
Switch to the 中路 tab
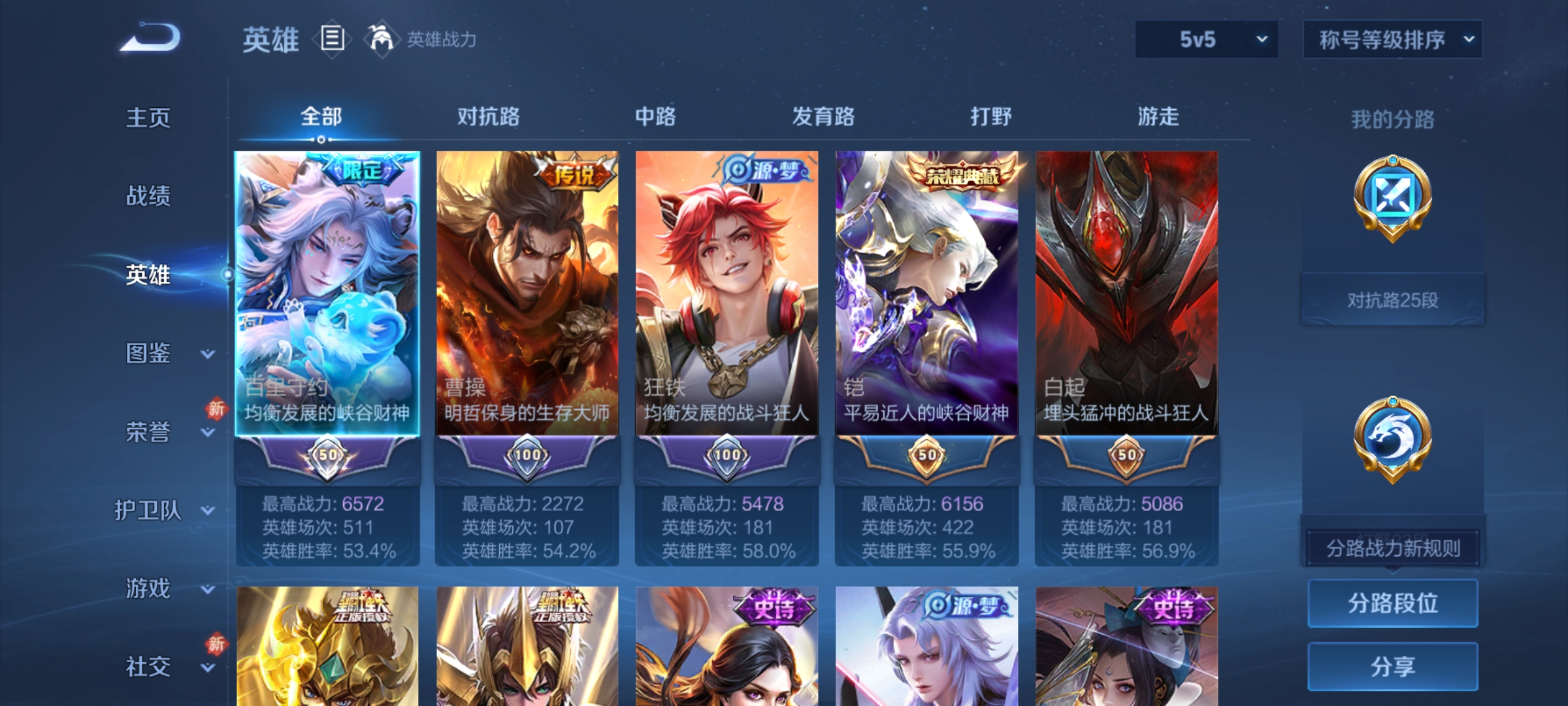tap(657, 116)
